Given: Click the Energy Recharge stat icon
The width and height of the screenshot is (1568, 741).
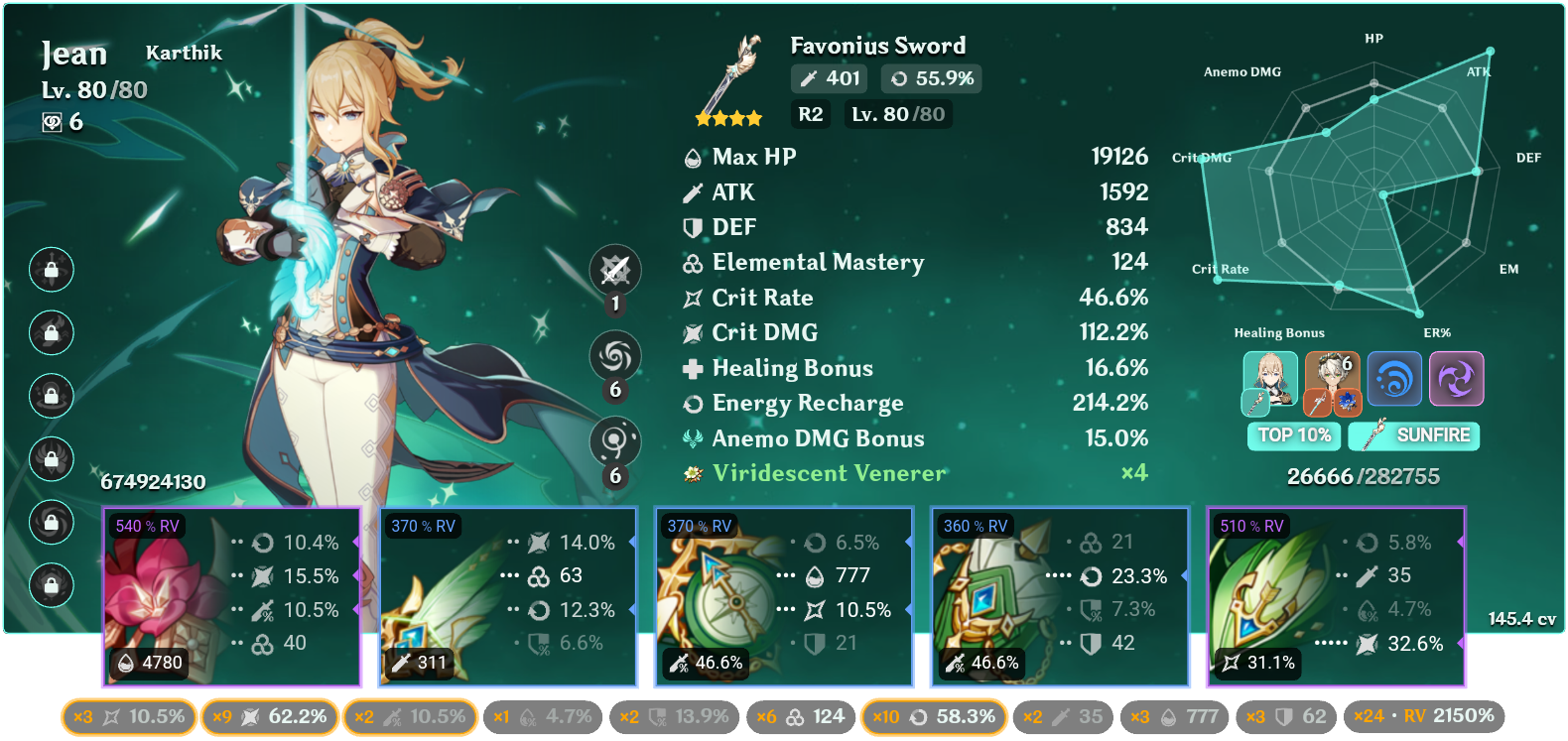Looking at the screenshot, I should tap(692, 403).
